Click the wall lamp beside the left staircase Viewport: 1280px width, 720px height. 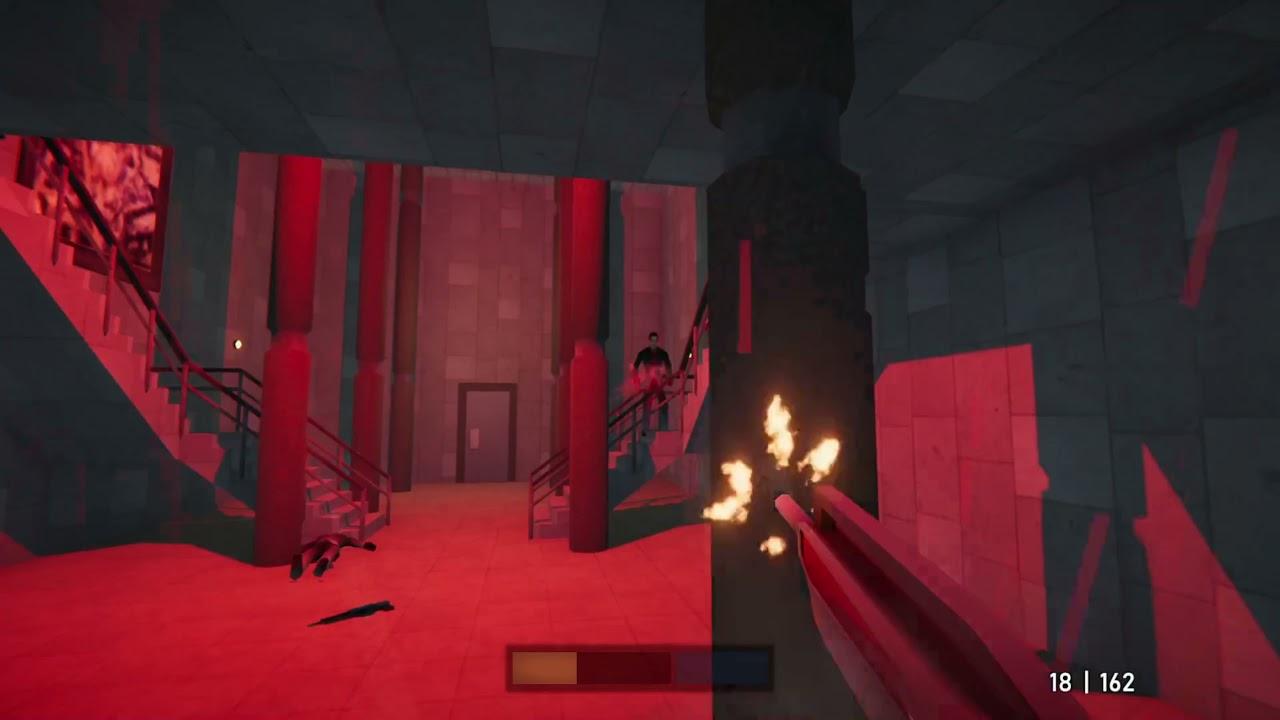pos(236,342)
